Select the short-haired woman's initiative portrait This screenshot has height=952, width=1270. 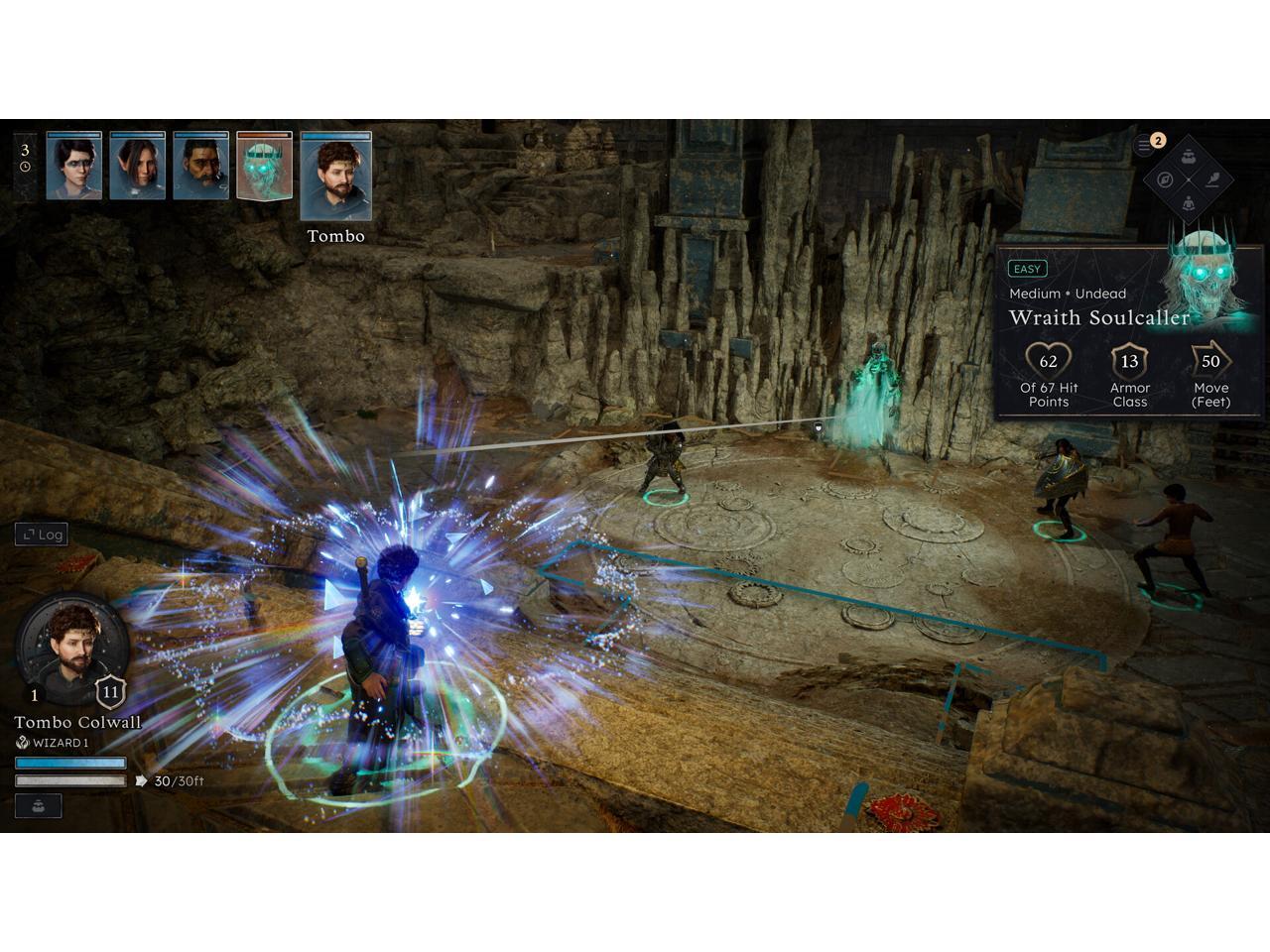[73, 167]
